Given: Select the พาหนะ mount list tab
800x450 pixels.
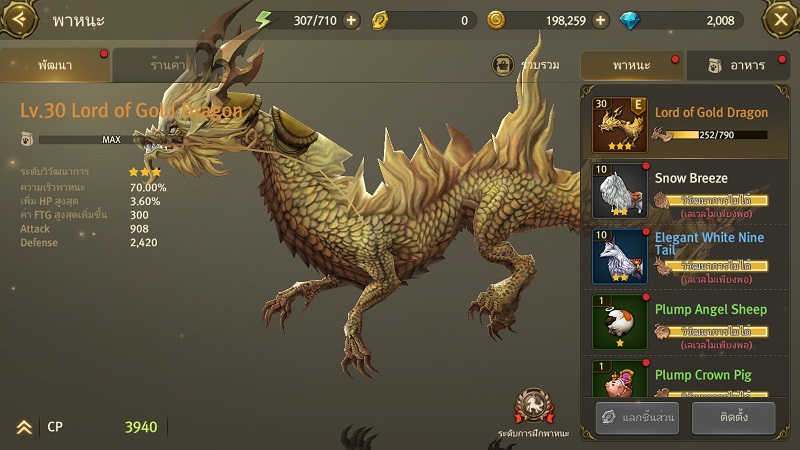Looking at the screenshot, I should pyautogui.click(x=631, y=65).
